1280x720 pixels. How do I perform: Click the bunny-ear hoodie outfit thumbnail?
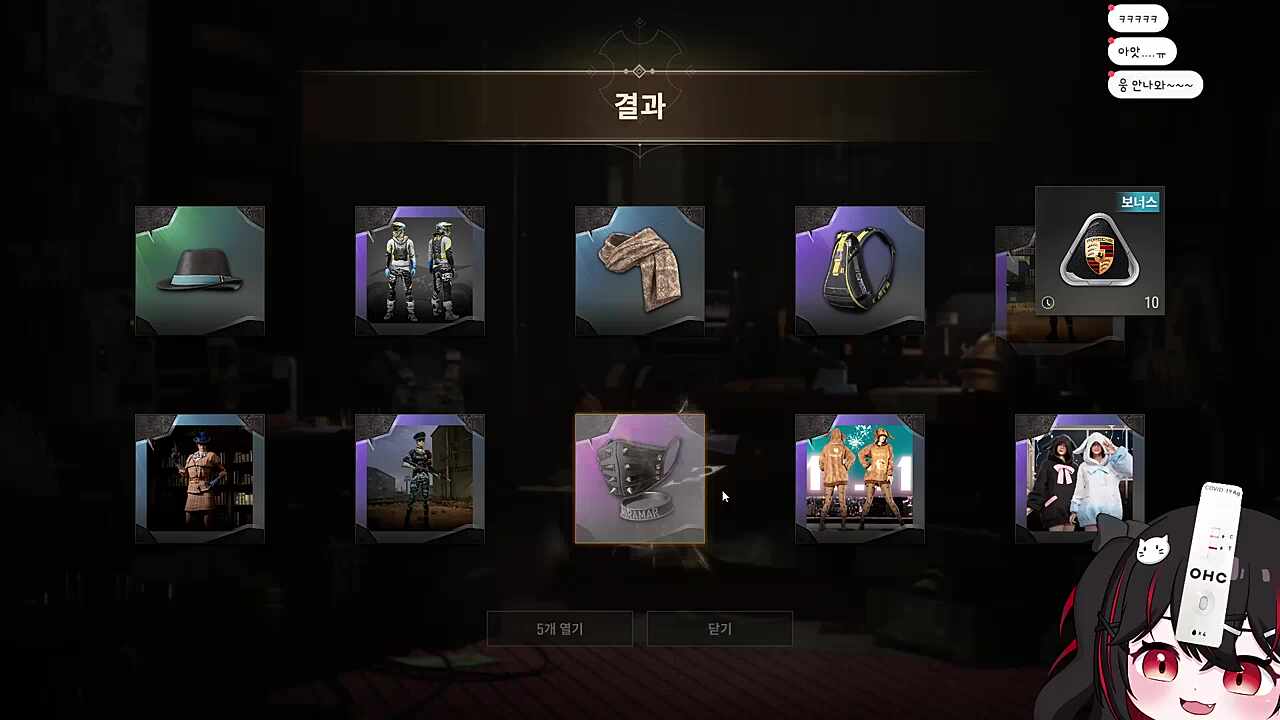tap(1079, 478)
